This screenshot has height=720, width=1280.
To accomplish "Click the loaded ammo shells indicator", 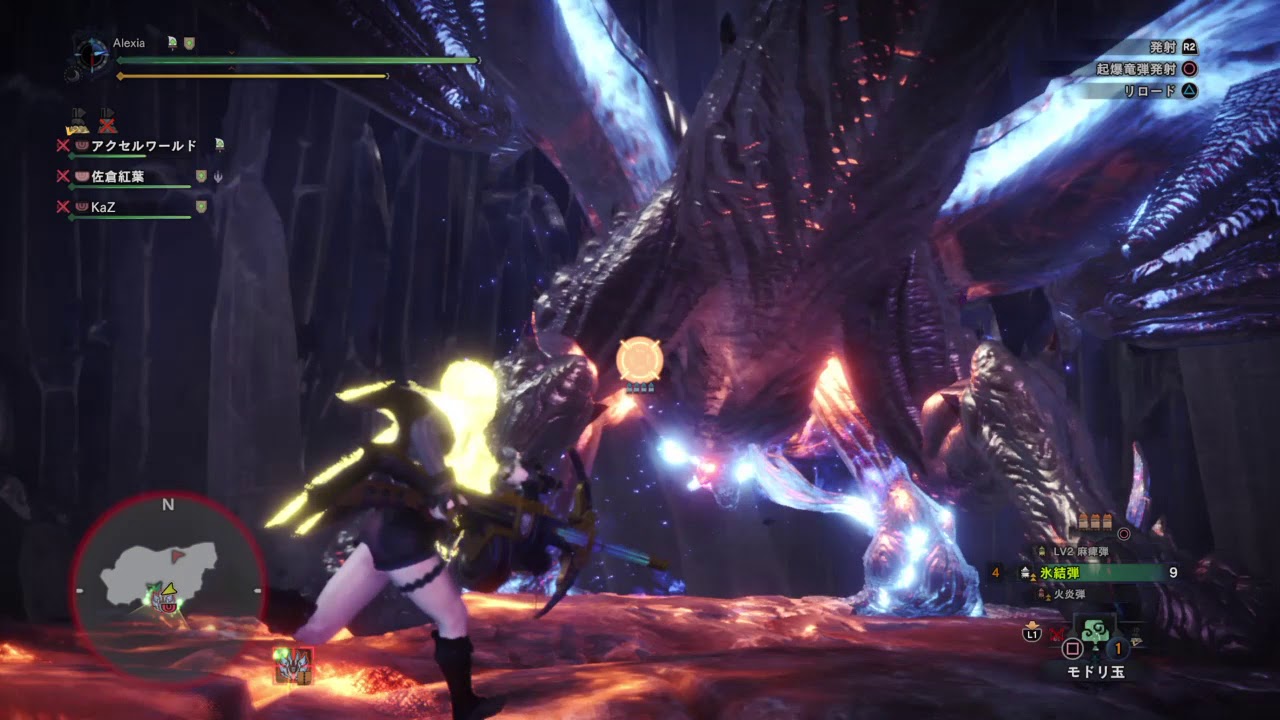I will pos(1096,522).
